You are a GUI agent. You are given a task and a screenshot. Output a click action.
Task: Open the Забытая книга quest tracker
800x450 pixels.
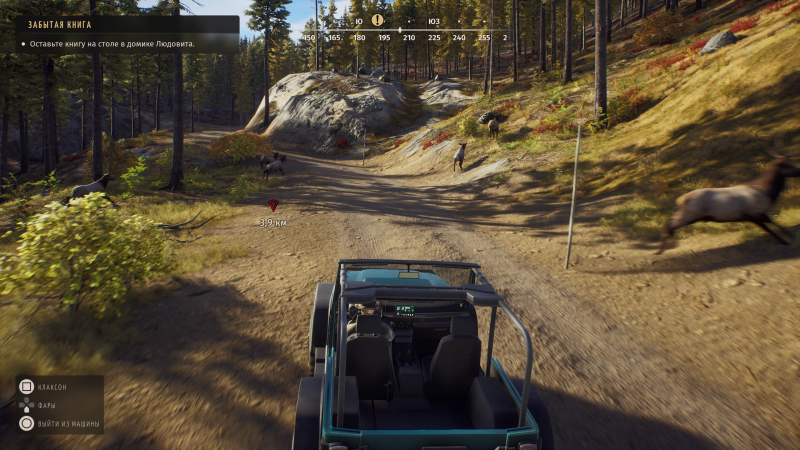[x=120, y=35]
